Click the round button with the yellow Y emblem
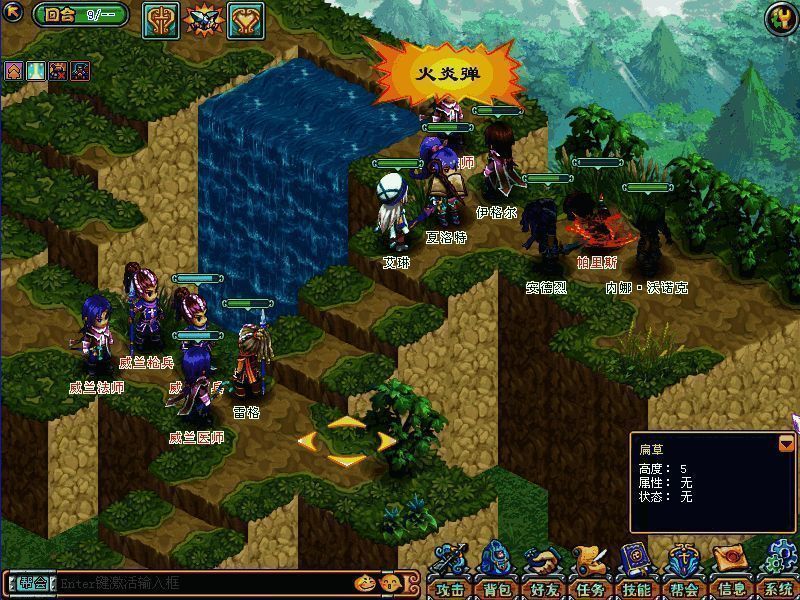 click(x=780, y=17)
